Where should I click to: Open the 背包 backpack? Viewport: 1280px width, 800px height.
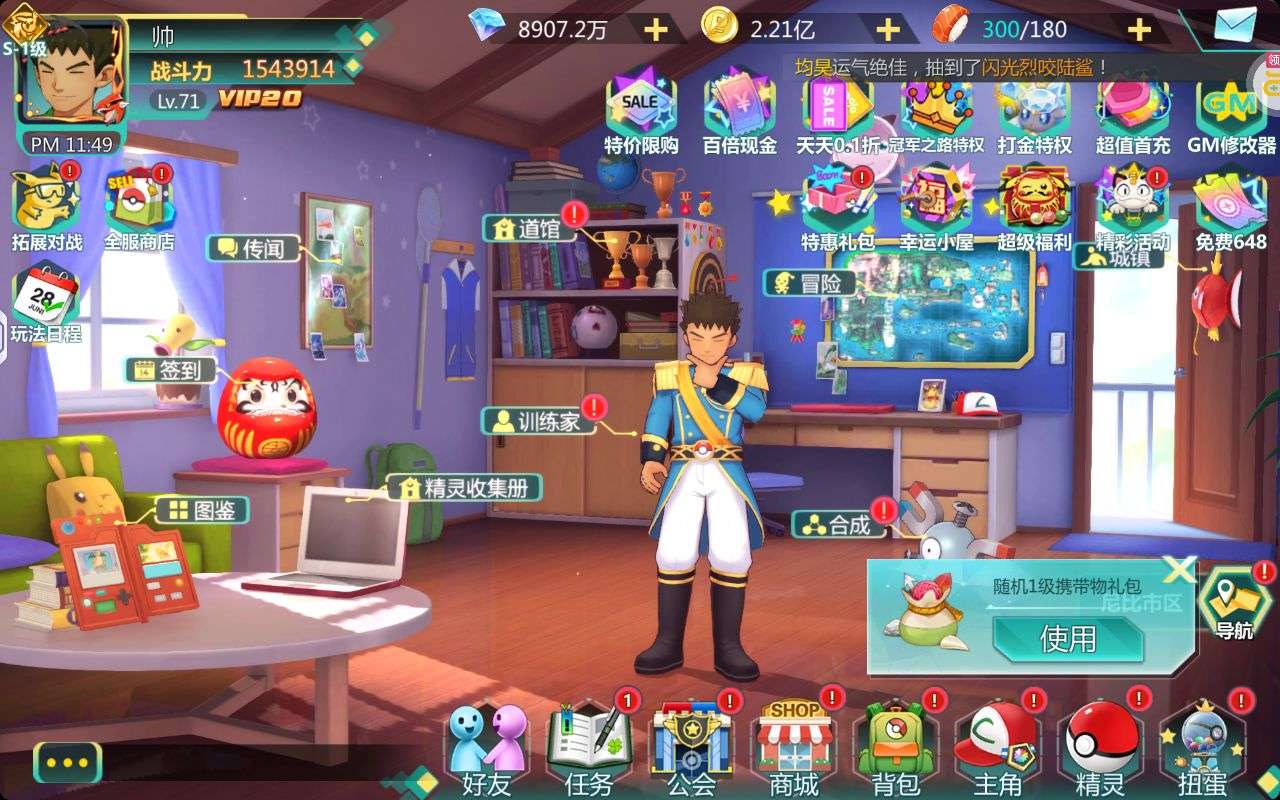pyautogui.click(x=895, y=745)
